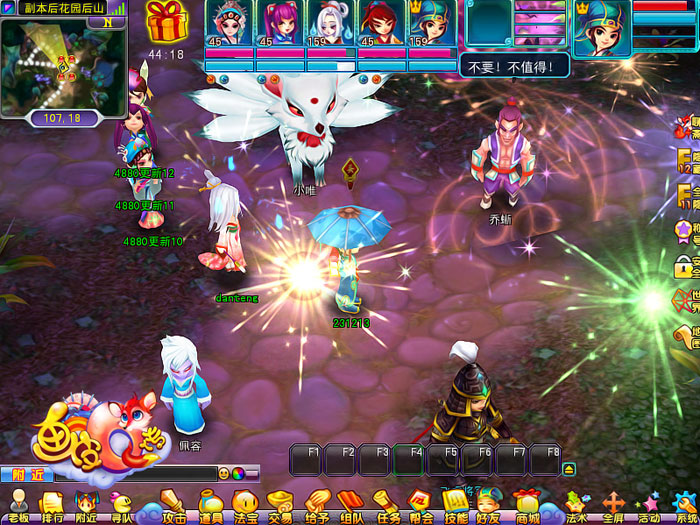Open the 商城 (Shop) store
Viewport: 700px width, 525px height.
[526, 505]
